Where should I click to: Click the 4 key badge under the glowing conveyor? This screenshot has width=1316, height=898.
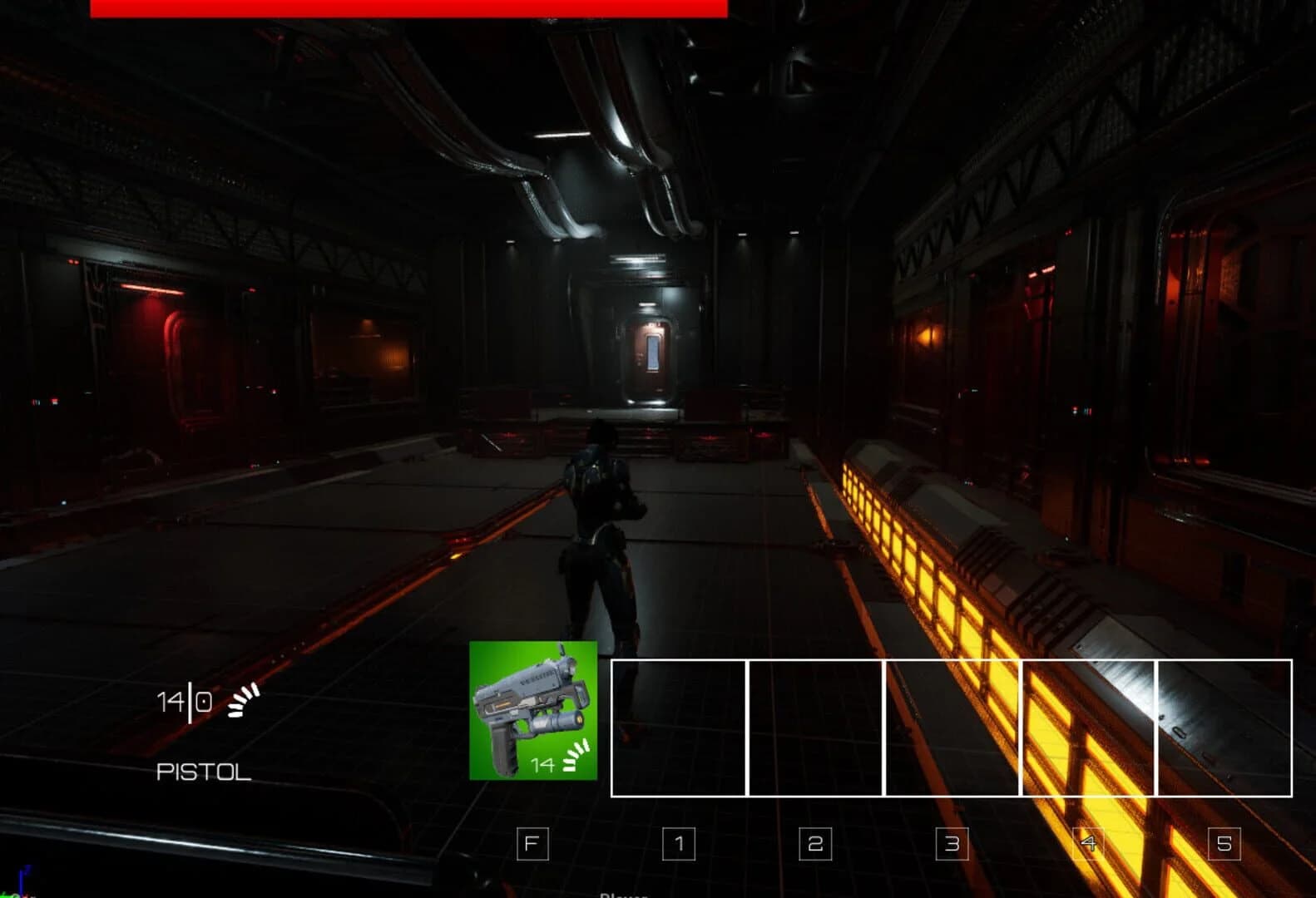pos(1088,844)
